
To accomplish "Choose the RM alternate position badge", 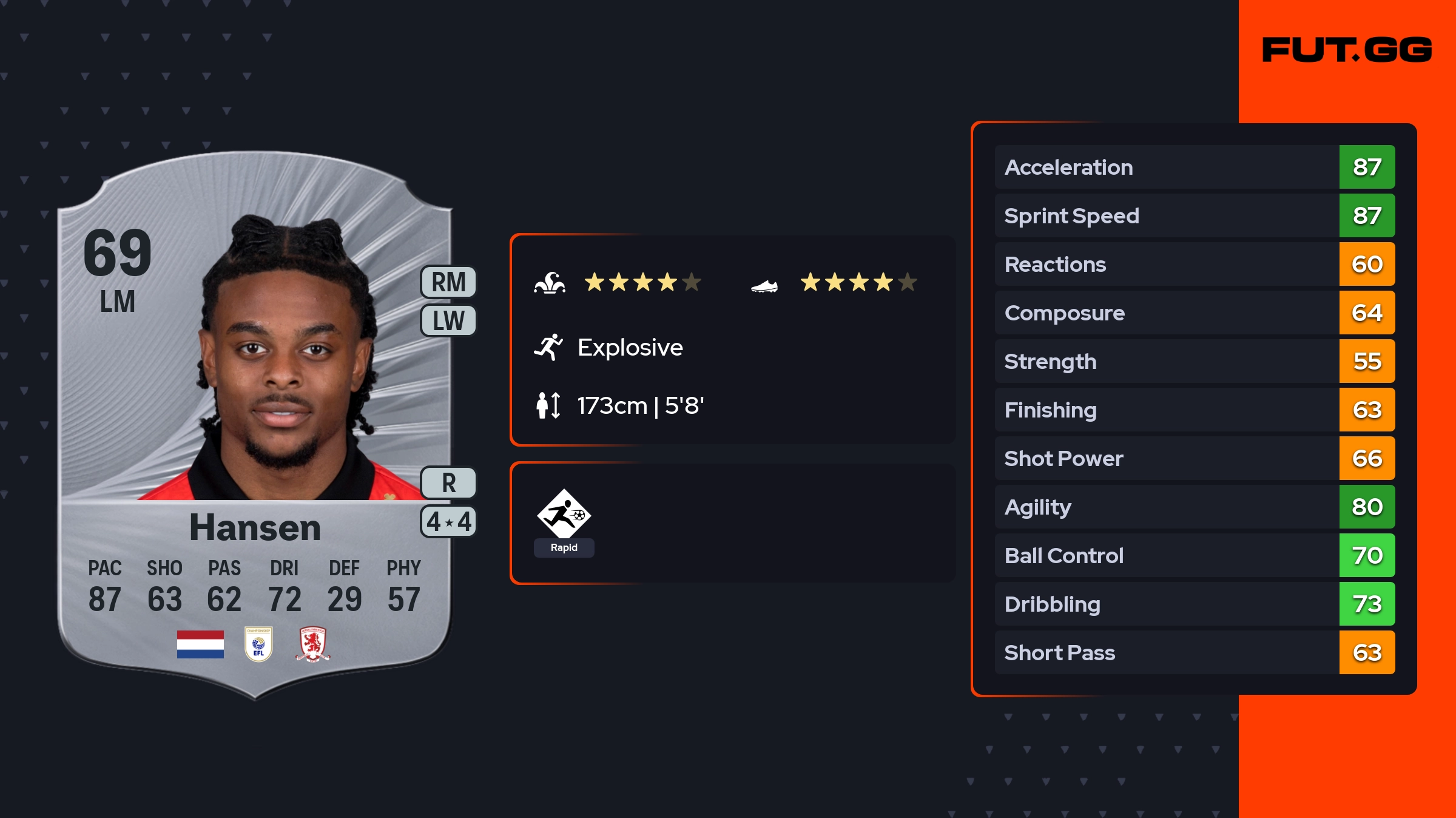I will click(x=448, y=282).
